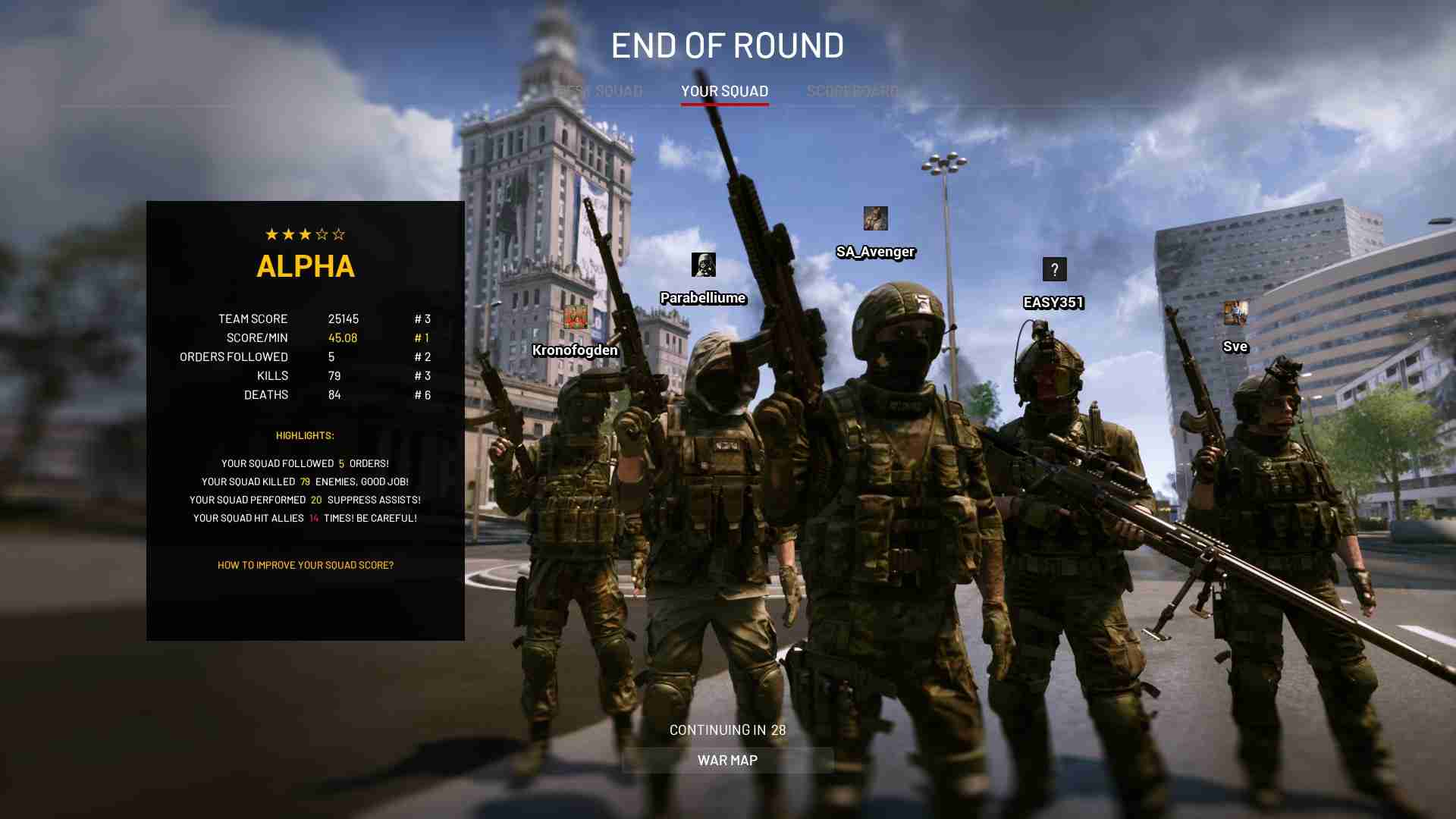Choose EASY351's question mark avatar
The height and width of the screenshot is (819, 1456).
(x=1054, y=269)
